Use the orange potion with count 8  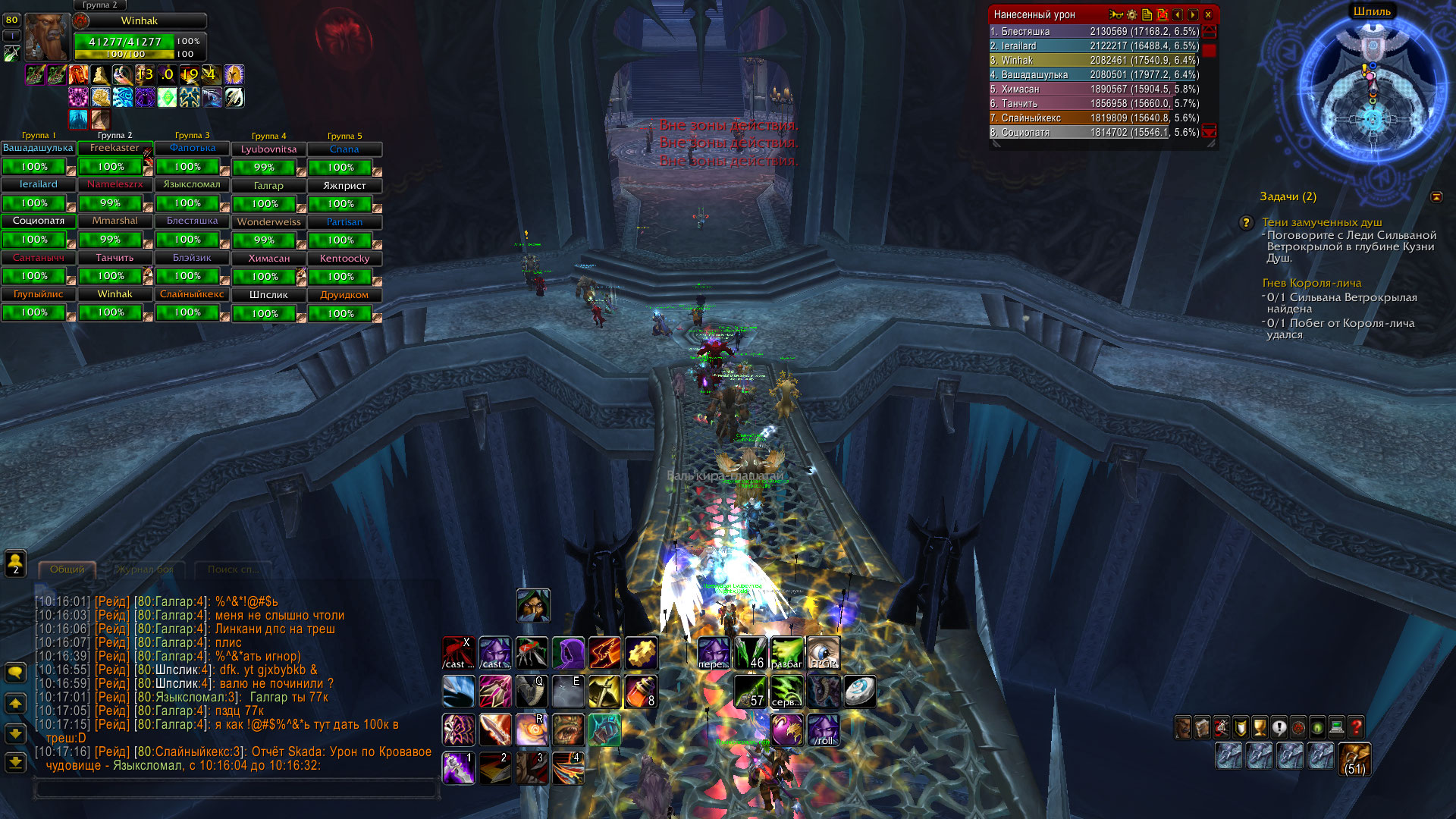pyautogui.click(x=642, y=692)
